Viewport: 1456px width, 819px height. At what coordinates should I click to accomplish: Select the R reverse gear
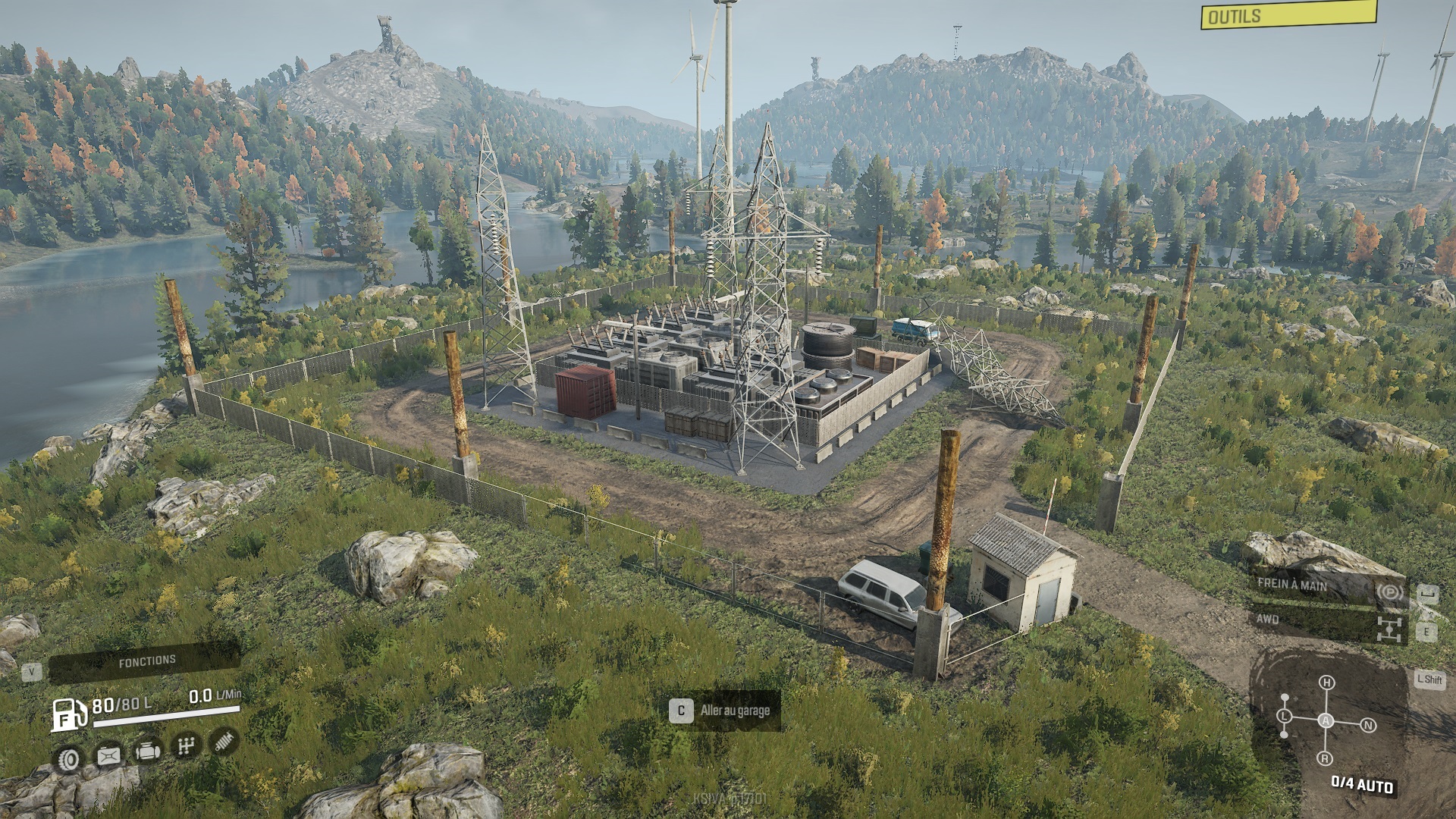1325,758
